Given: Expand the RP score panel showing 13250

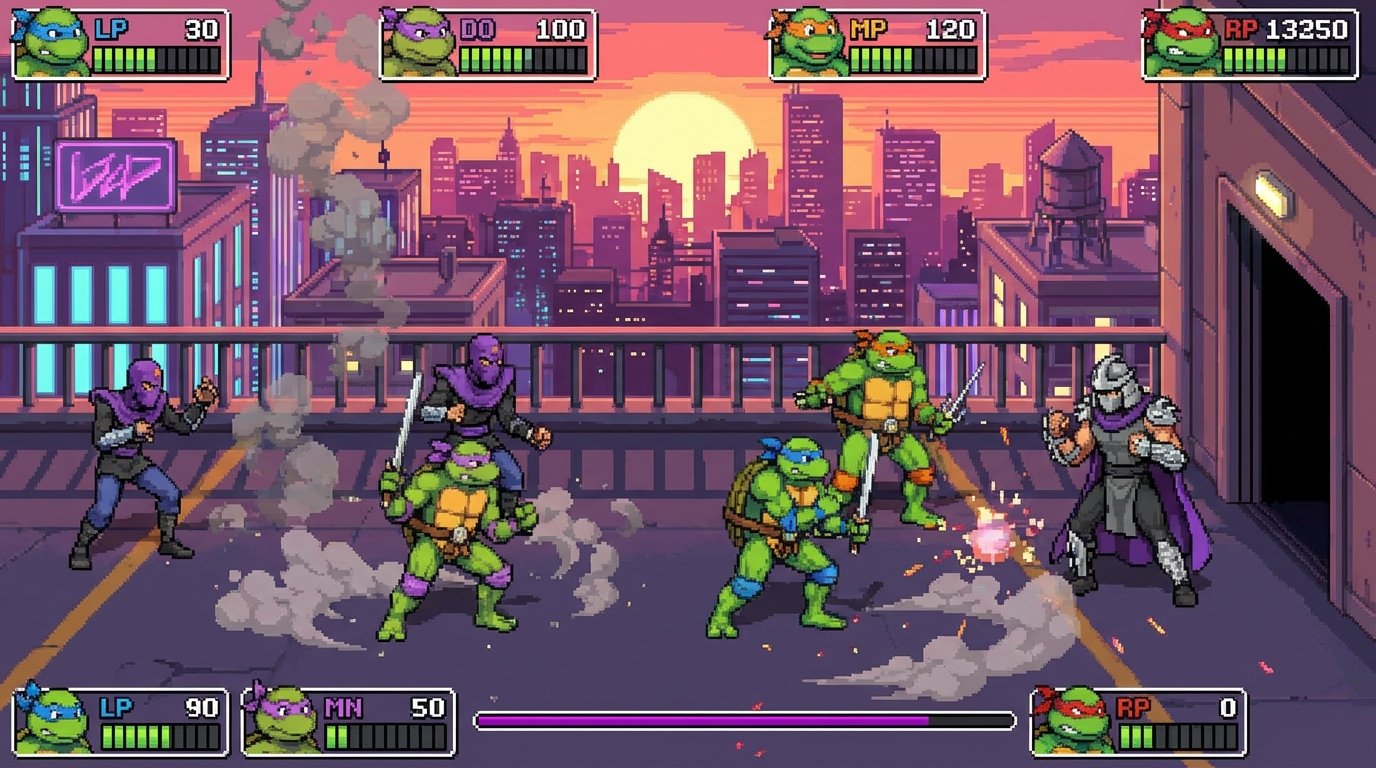Looking at the screenshot, I should click(1250, 45).
